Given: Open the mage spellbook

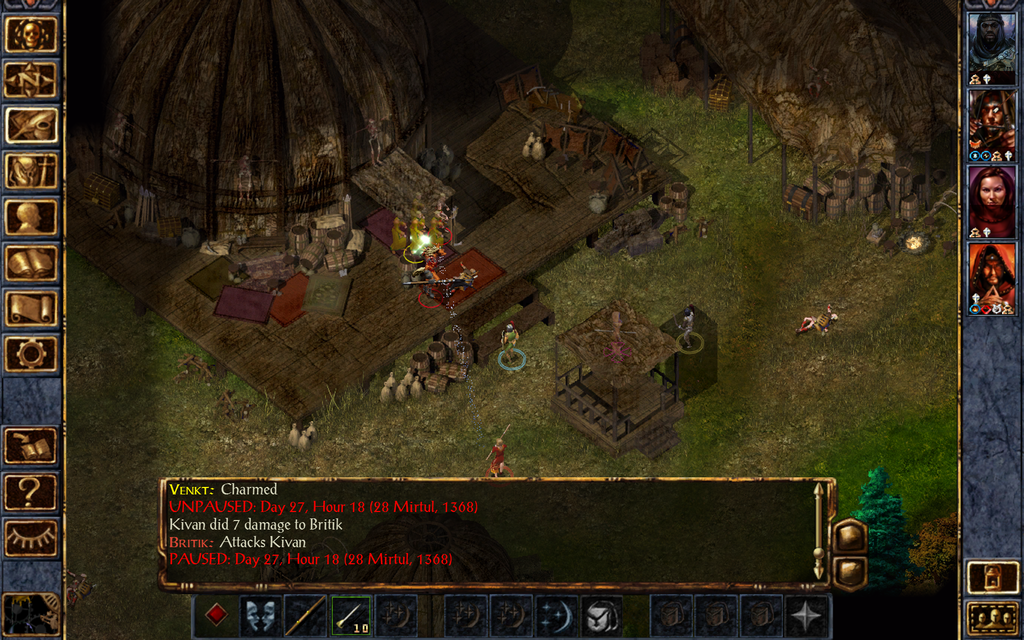Looking at the screenshot, I should (30, 263).
